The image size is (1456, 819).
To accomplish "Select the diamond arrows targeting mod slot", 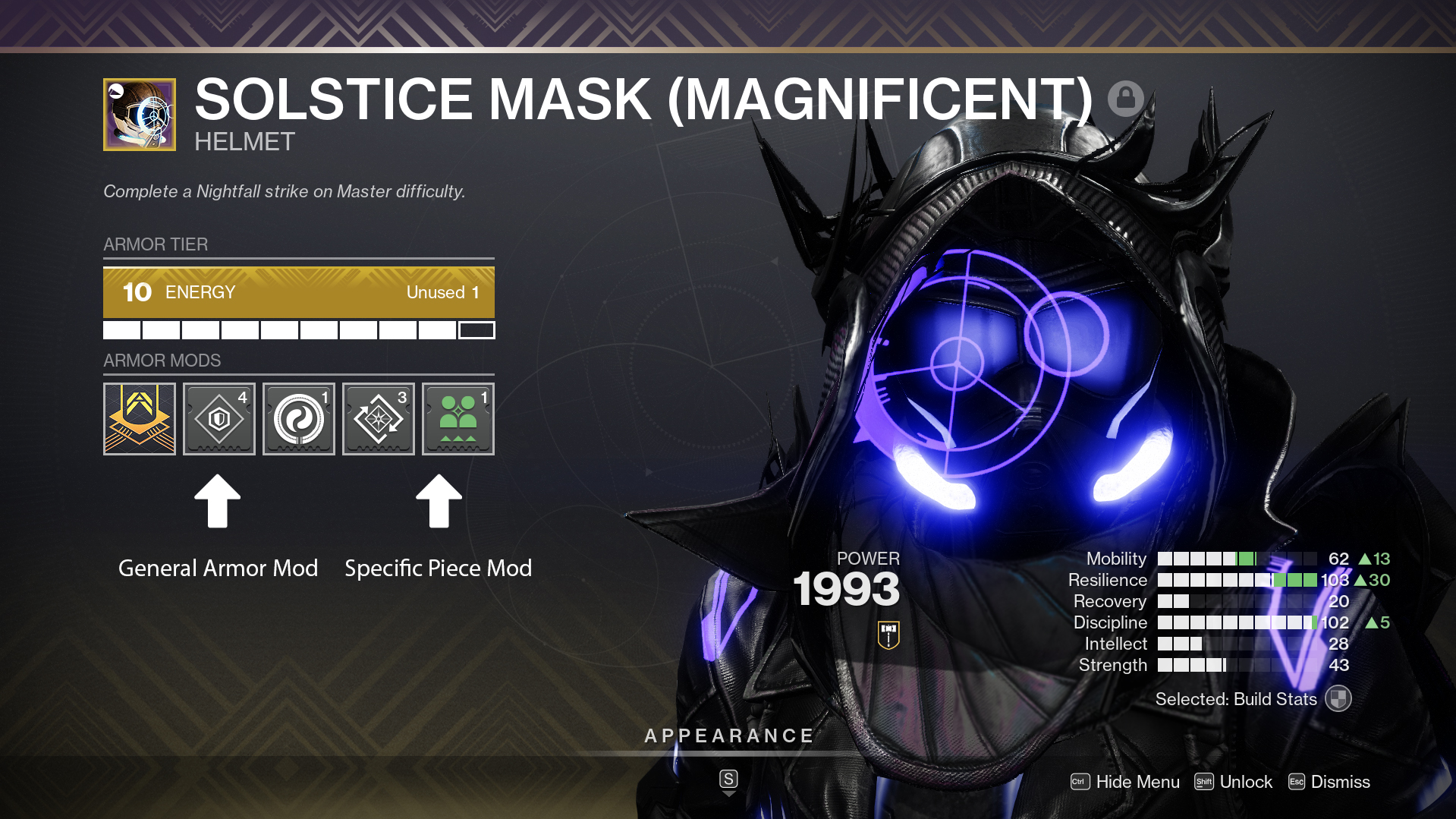I will pyautogui.click(x=379, y=419).
